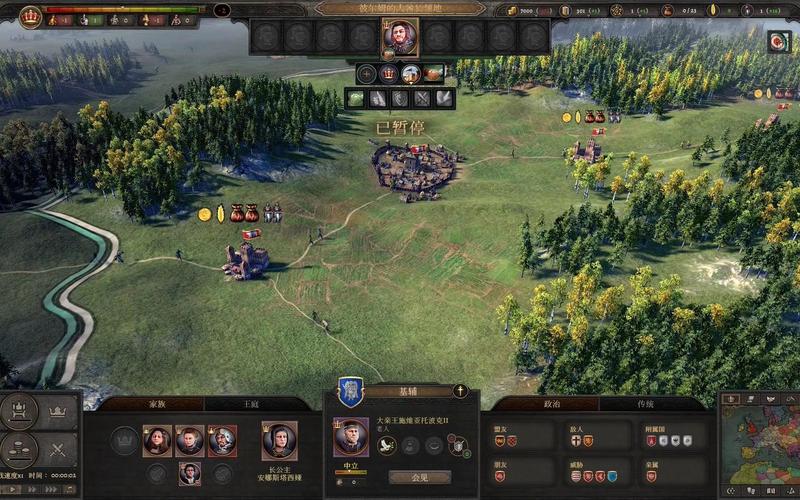800x500 pixels.
Task: Switch to the 家族 (Family) tab
Action: click(x=156, y=405)
